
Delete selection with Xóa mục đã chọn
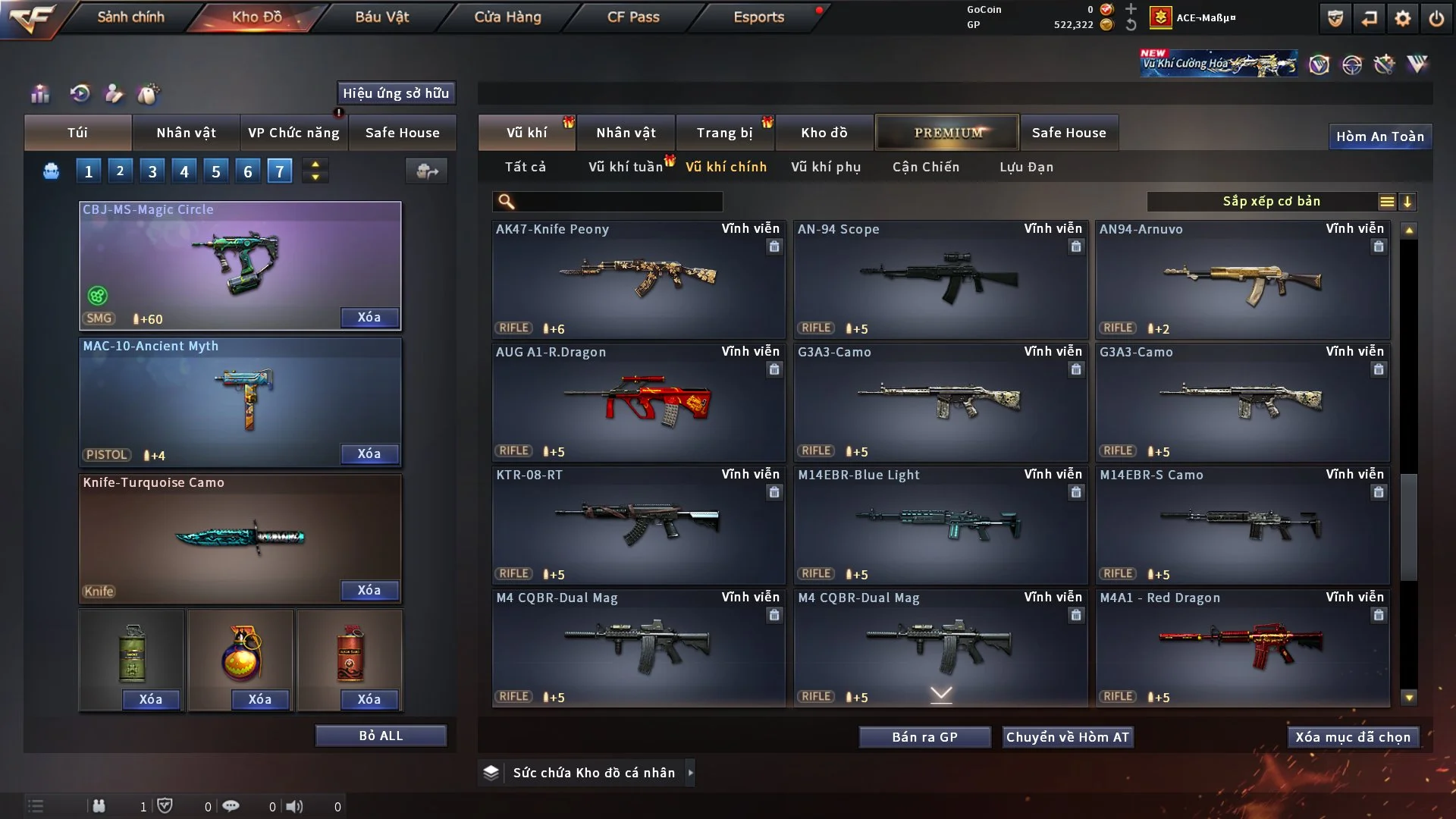click(1353, 737)
